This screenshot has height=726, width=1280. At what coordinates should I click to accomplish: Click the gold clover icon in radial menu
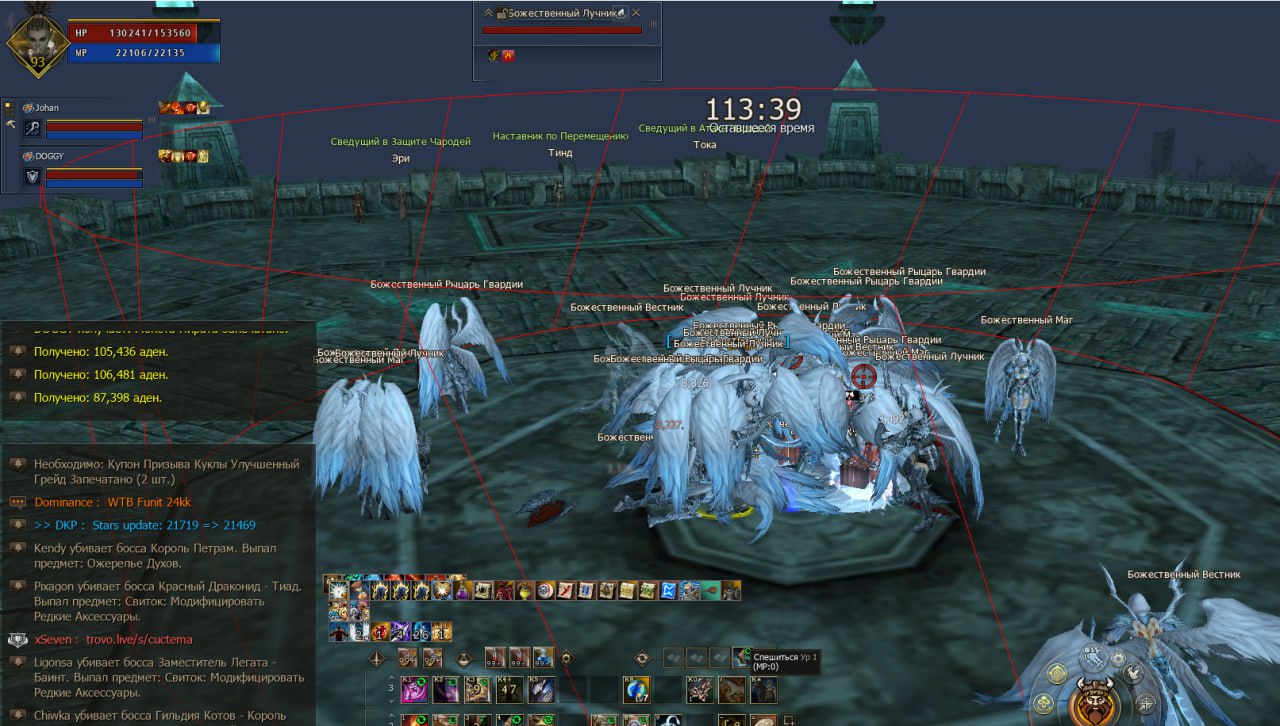[1042, 702]
